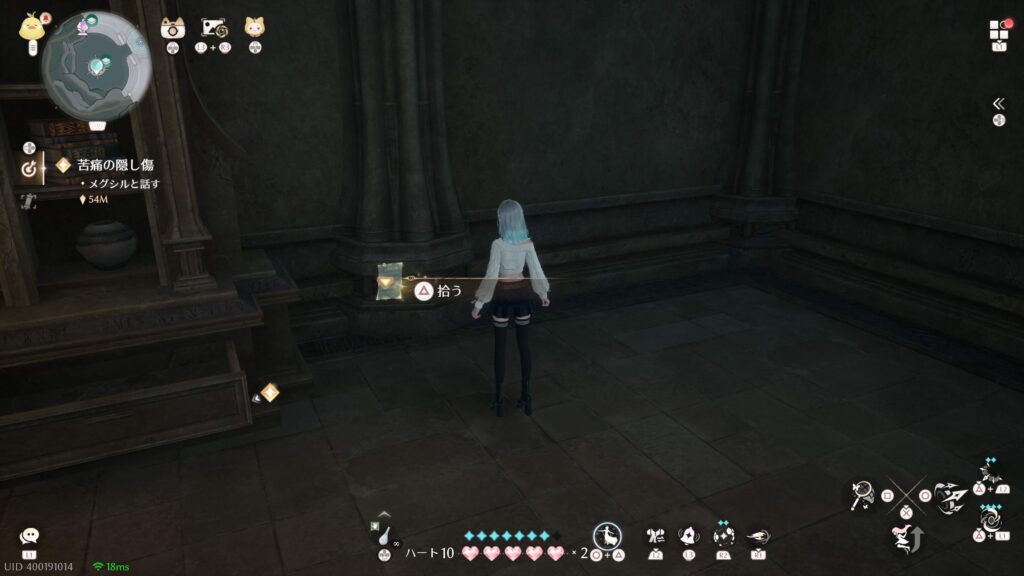Activate the circled dancing figure ability
This screenshot has width=1024, height=576.
coord(609,535)
